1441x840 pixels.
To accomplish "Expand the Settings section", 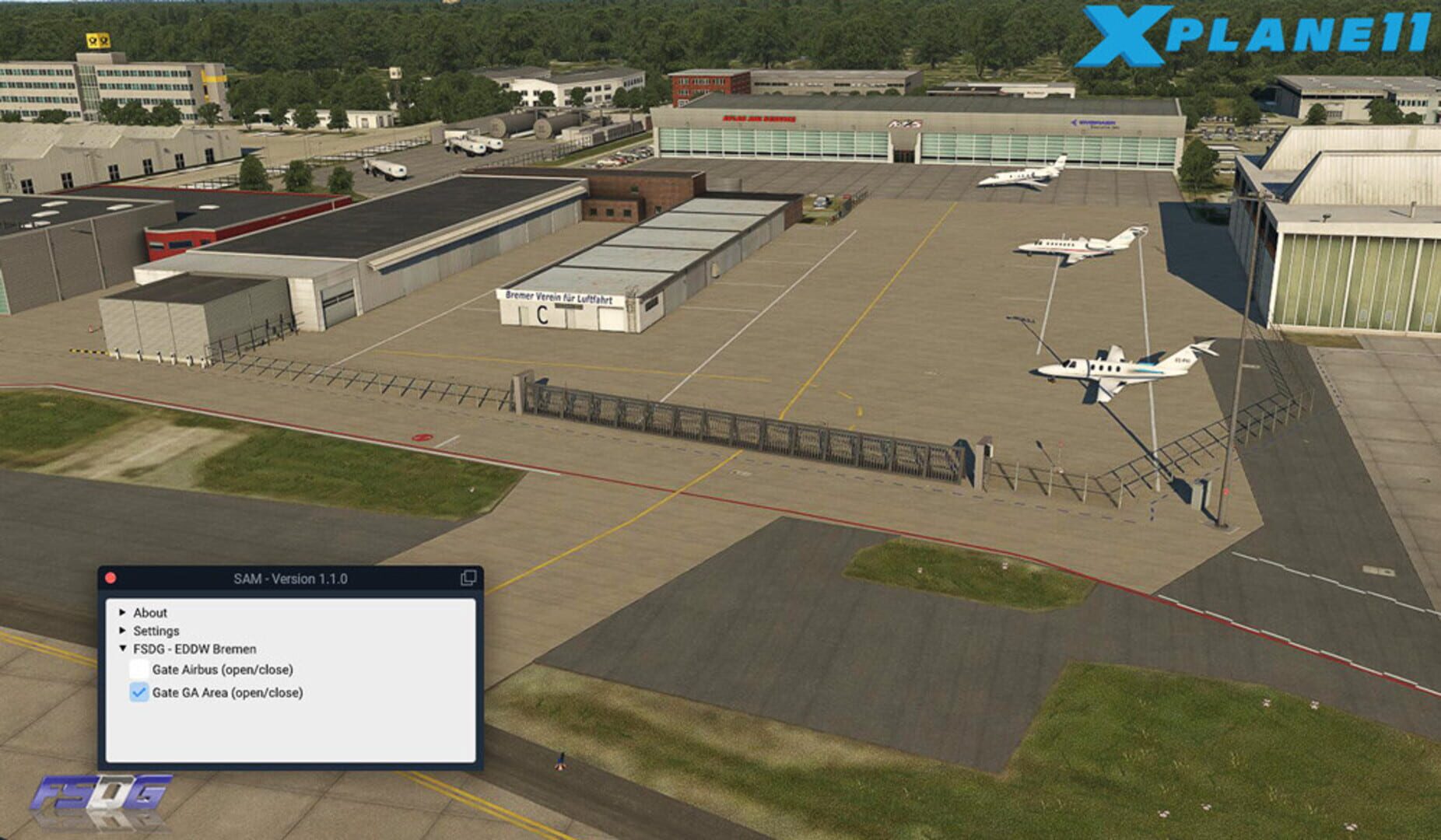I will 123,631.
